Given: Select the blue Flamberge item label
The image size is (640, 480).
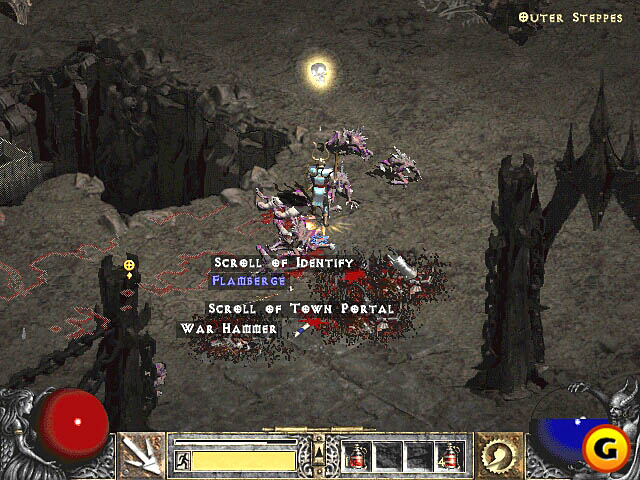Looking at the screenshot, I should [249, 281].
